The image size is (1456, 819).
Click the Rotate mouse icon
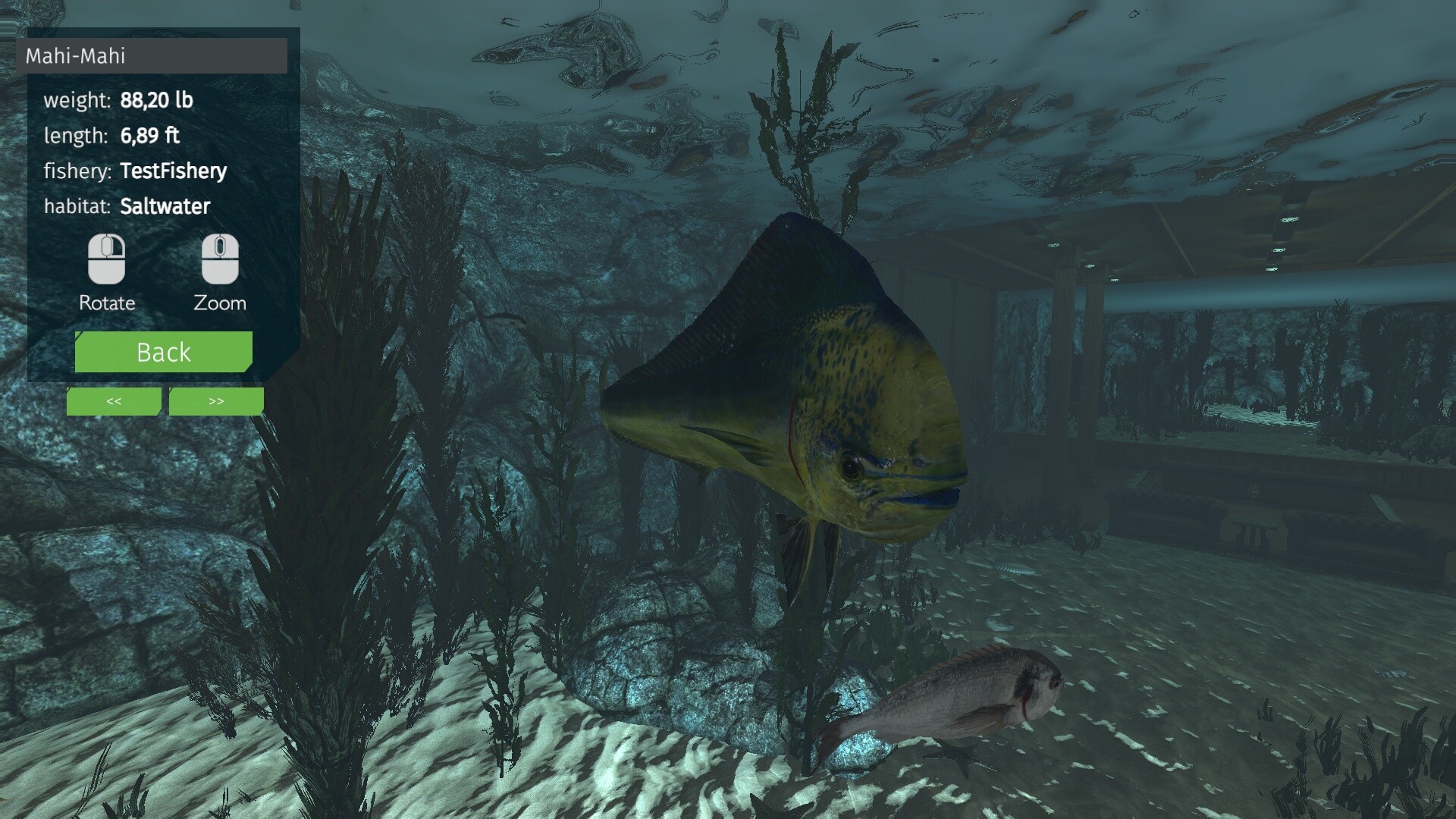tap(107, 259)
